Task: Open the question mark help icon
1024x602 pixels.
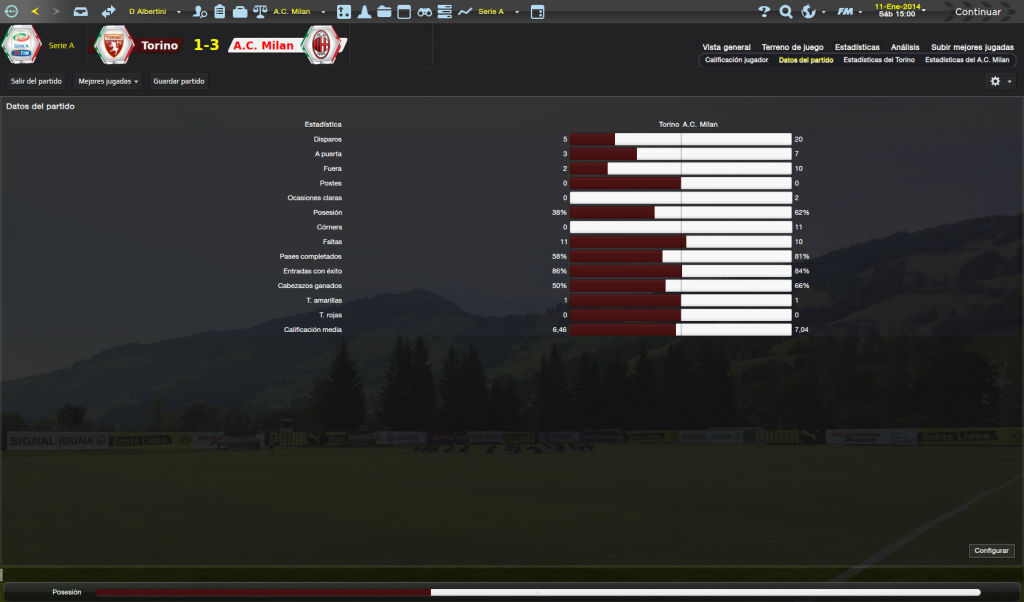Action: (764, 12)
